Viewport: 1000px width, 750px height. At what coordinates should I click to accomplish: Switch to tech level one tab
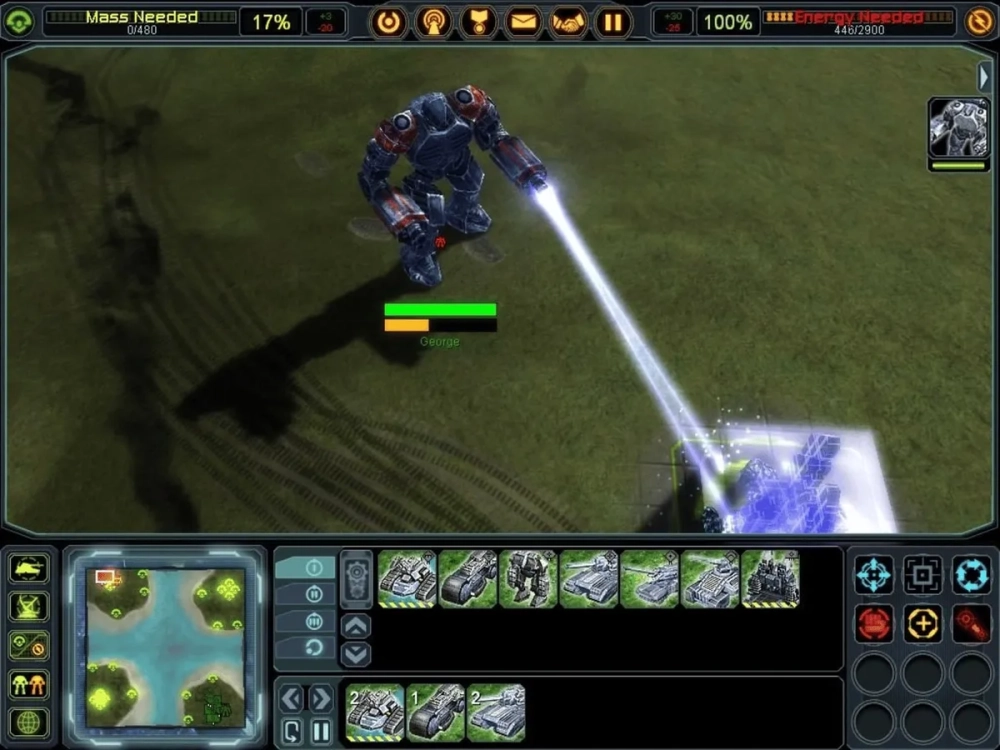[314, 567]
